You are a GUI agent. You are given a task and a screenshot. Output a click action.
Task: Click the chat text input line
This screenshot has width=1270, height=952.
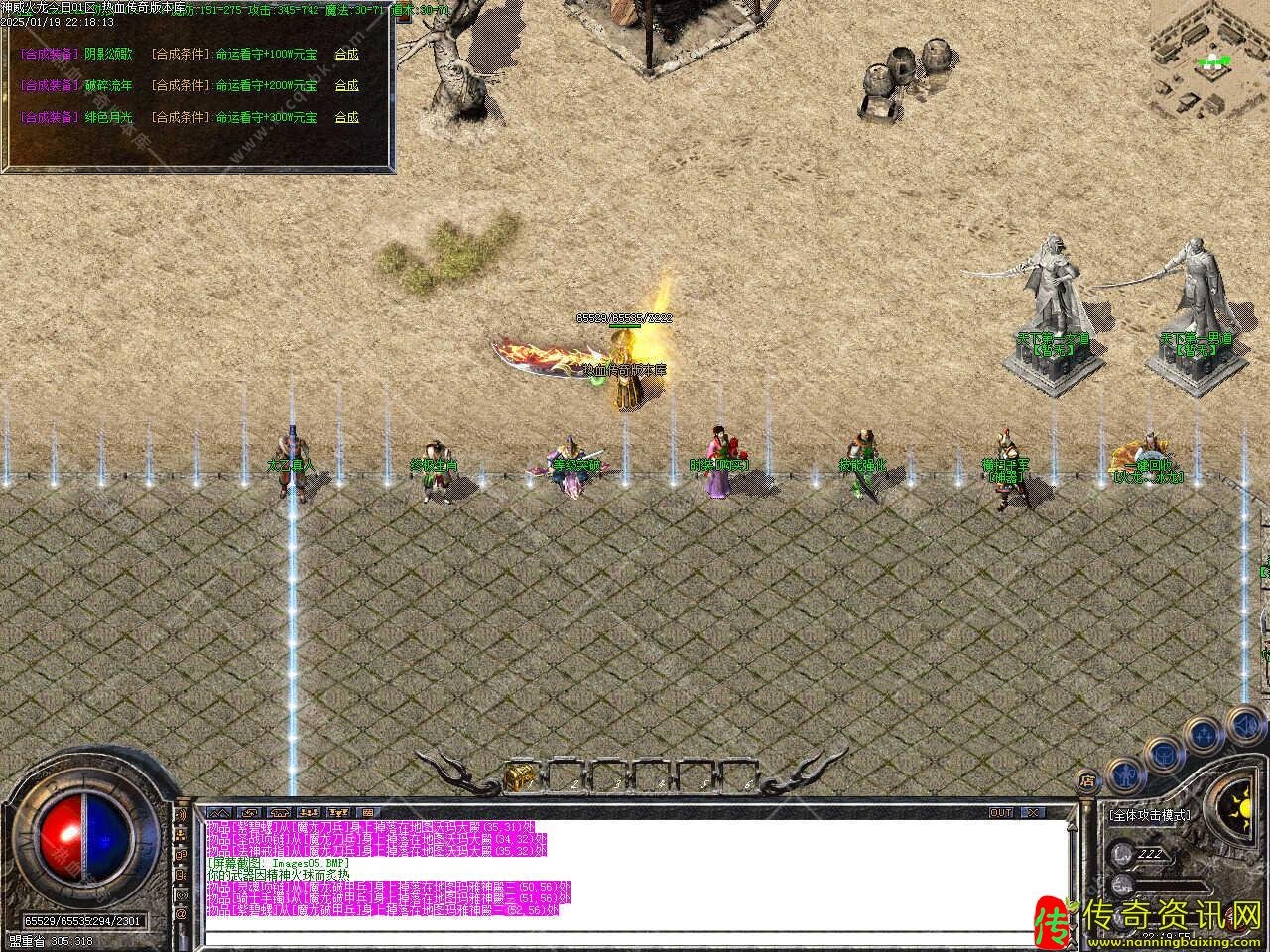click(x=635, y=935)
